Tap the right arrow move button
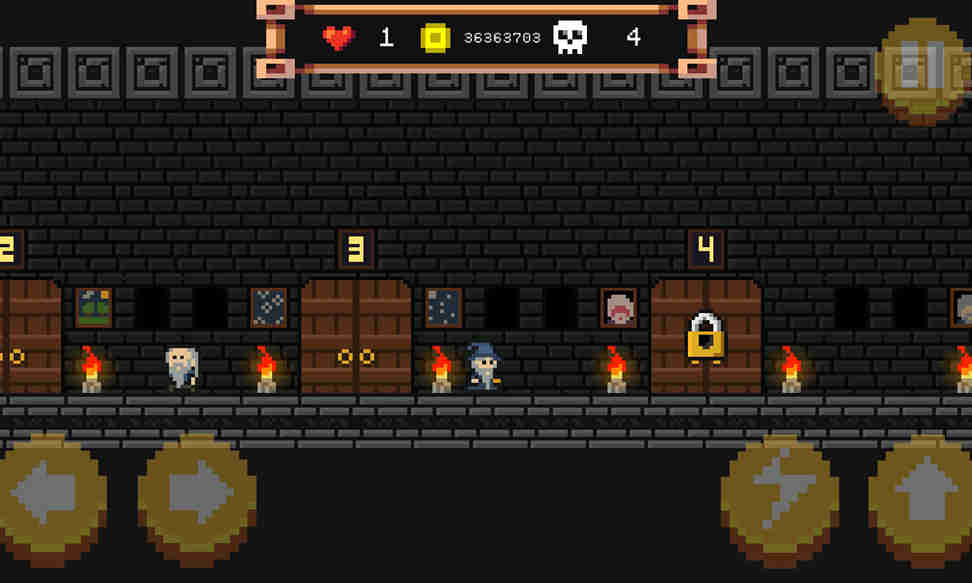 point(197,495)
